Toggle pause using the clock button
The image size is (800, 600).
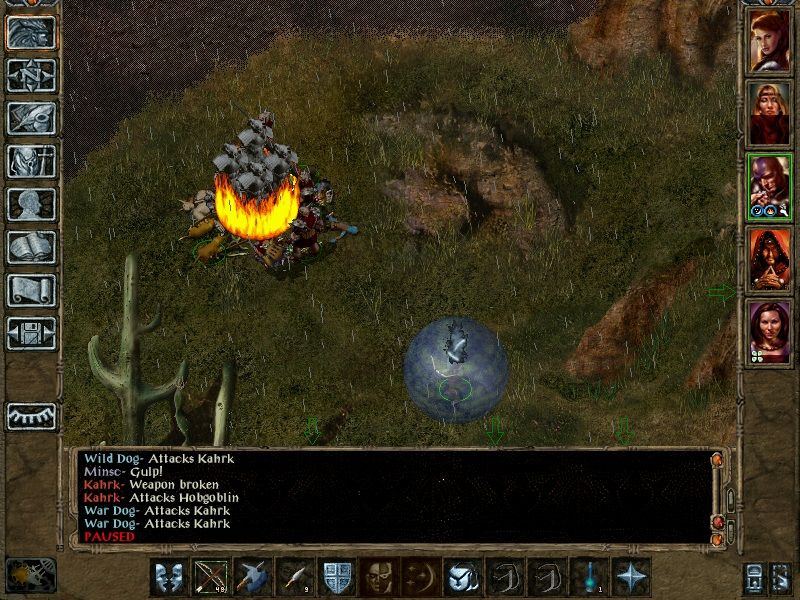[x=30, y=575]
